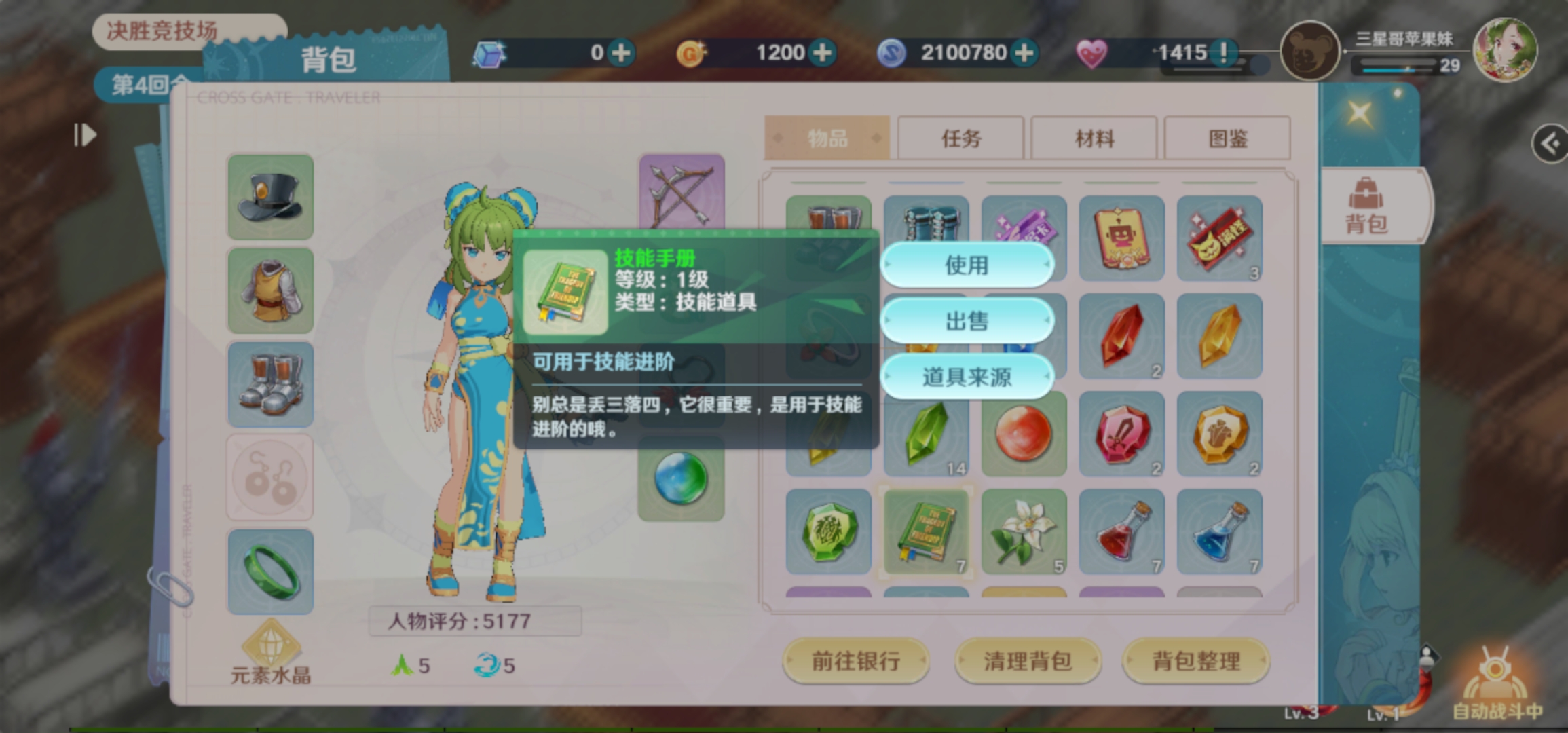Click the earrings slot placeholder
The image size is (1568, 733).
click(269, 475)
